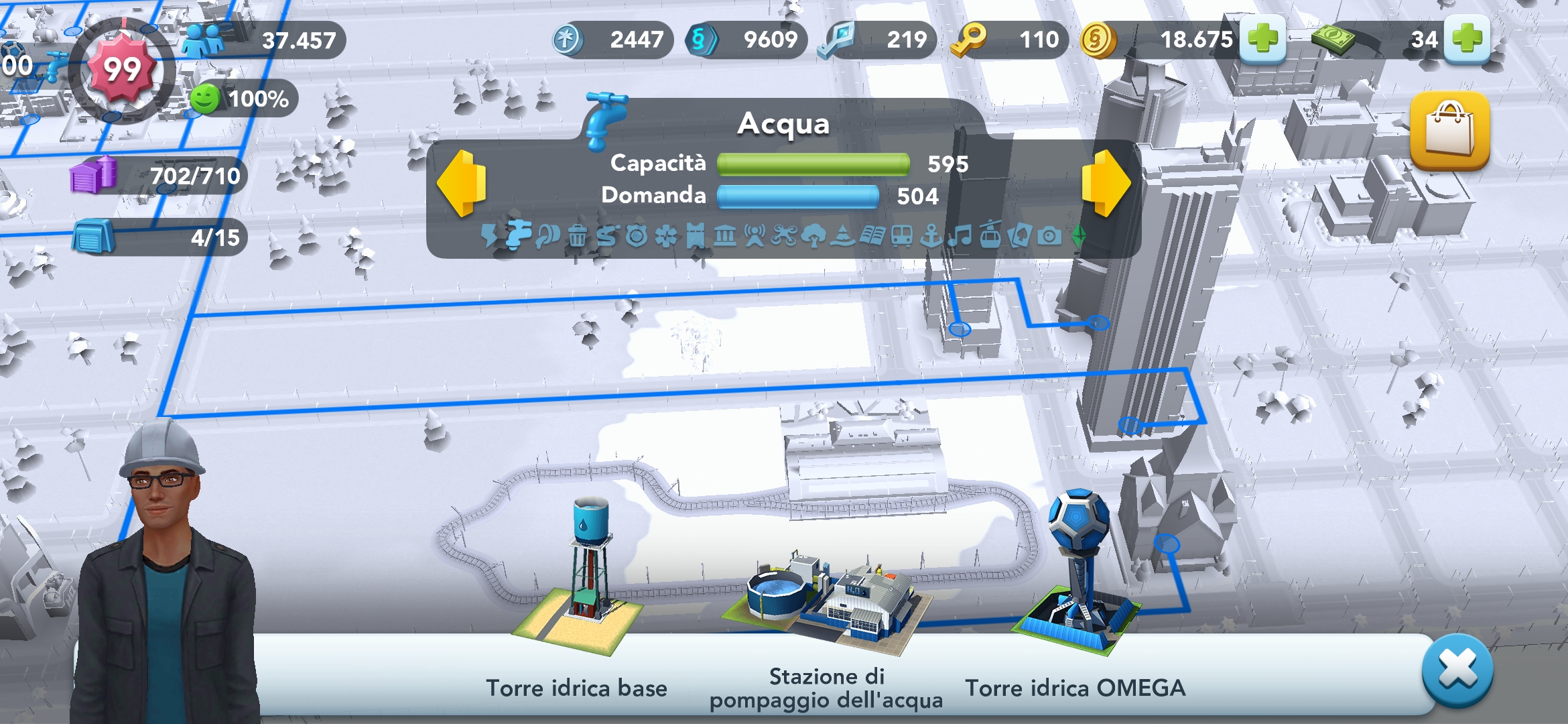Select the bus transportation category

tap(901, 236)
